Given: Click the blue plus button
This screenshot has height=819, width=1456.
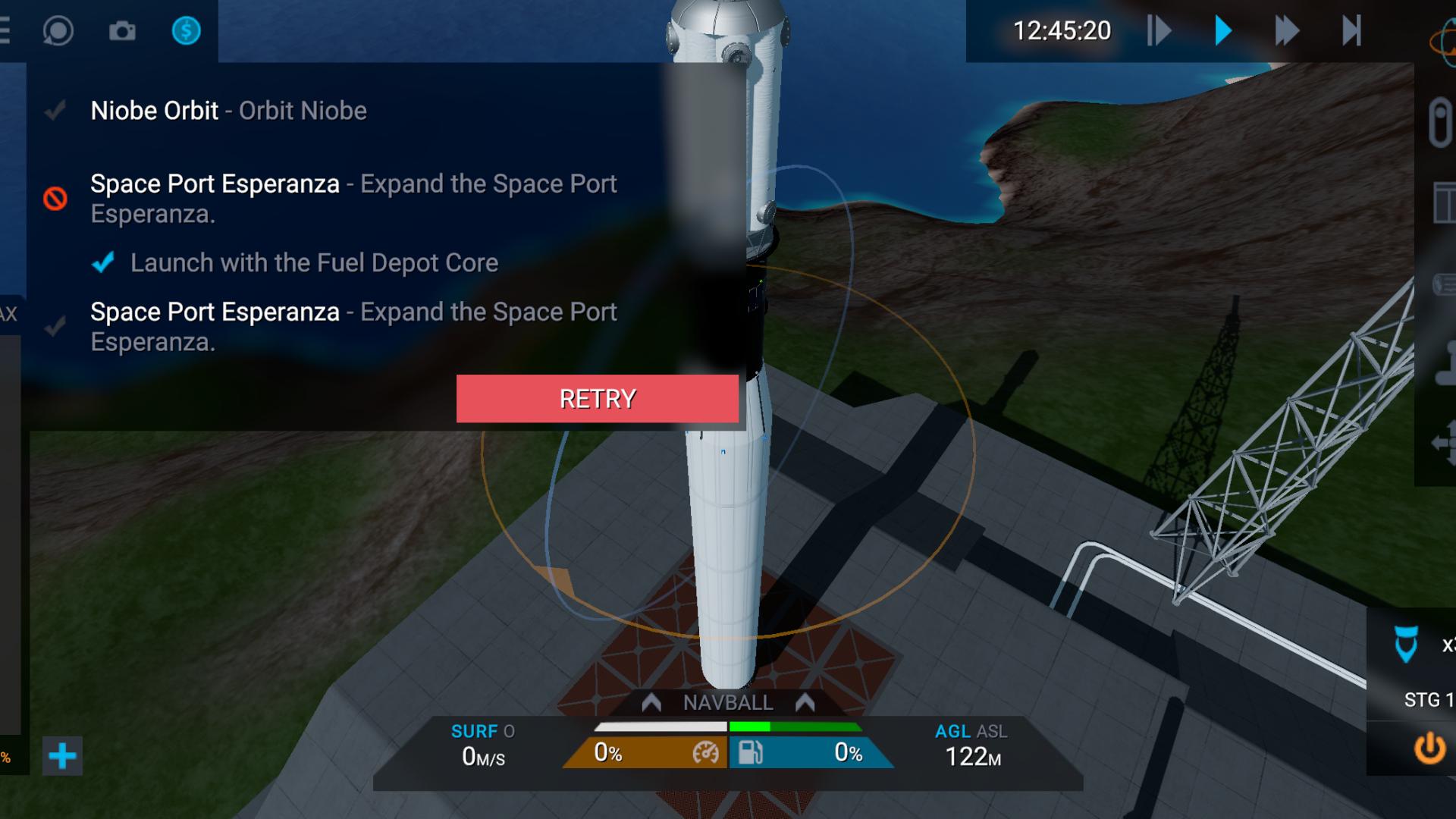Looking at the screenshot, I should tap(62, 756).
